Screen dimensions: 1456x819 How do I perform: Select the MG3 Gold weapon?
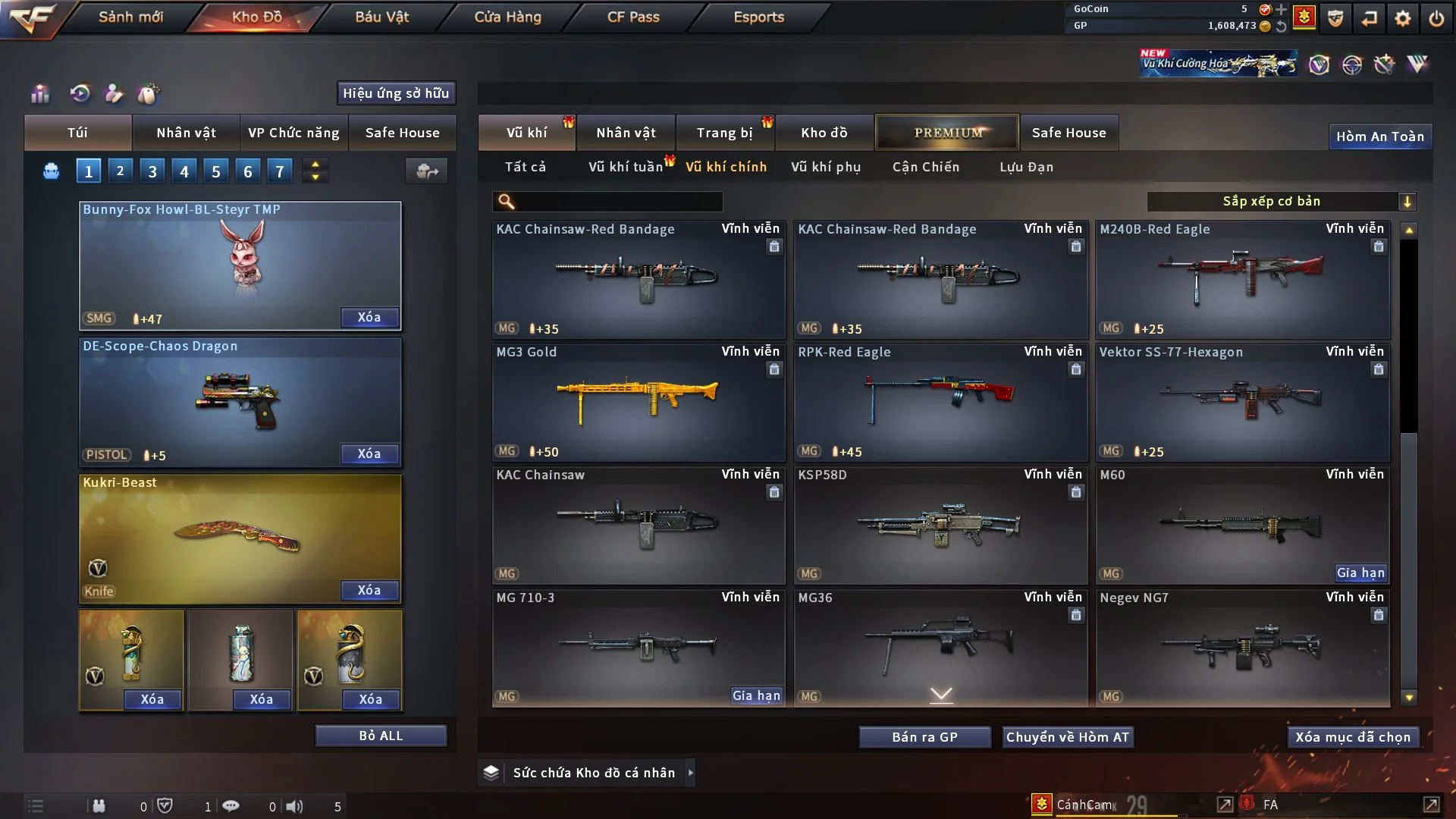(638, 402)
